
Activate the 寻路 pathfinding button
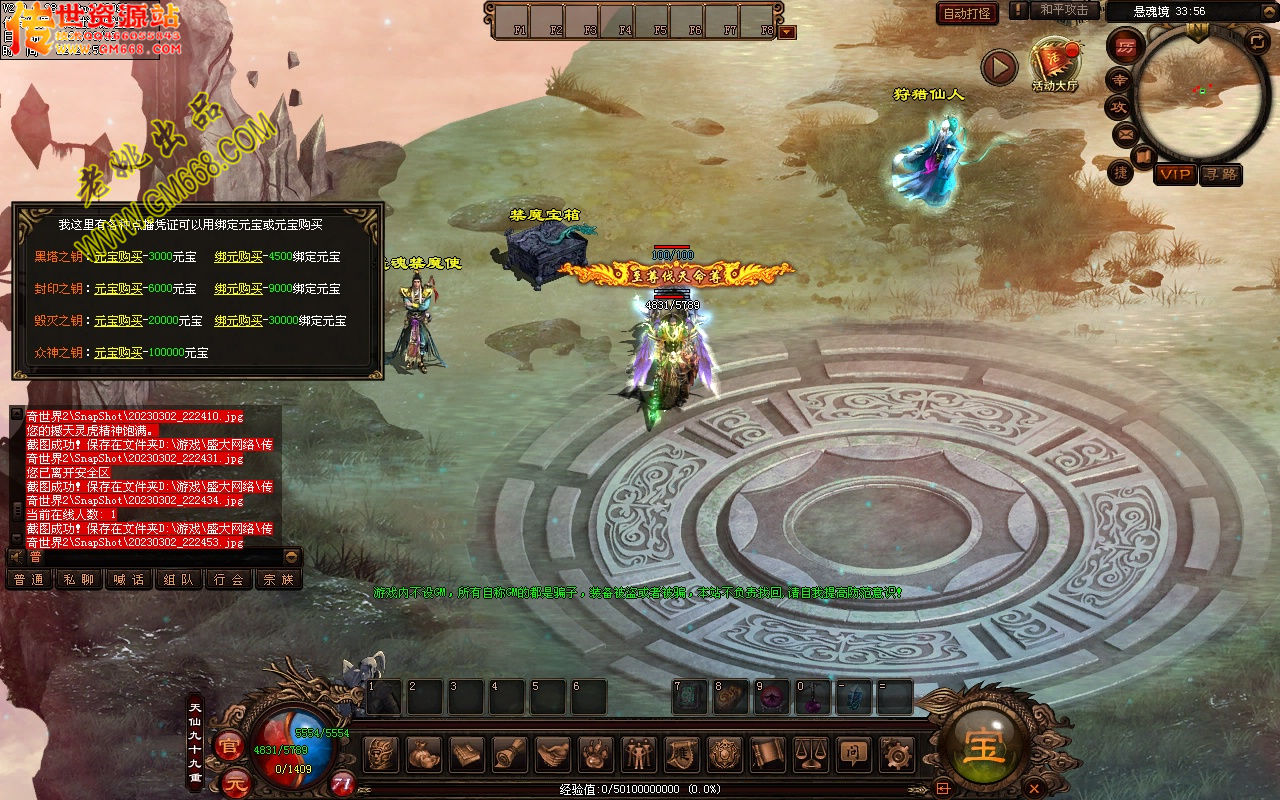(x=1220, y=174)
